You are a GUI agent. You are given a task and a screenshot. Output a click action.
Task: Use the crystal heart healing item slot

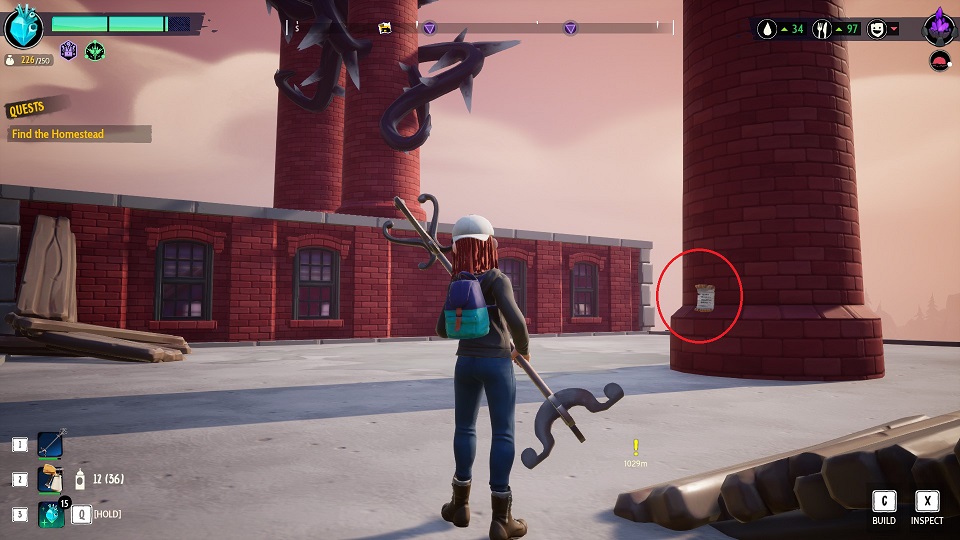pos(51,514)
